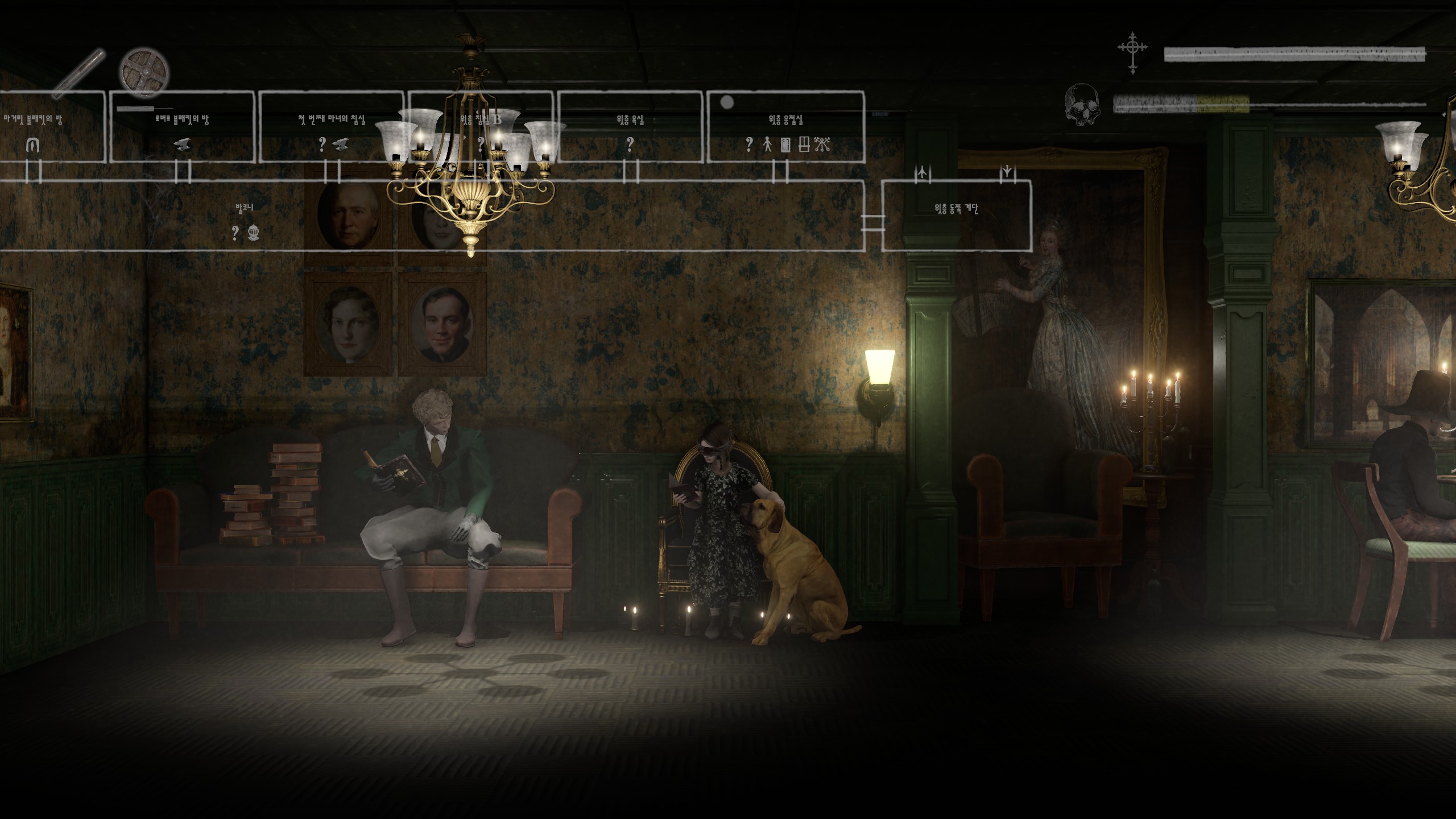Click the arch marker in 마거릿 블래킷의 방
Image resolution: width=1456 pixels, height=819 pixels.
[33, 146]
